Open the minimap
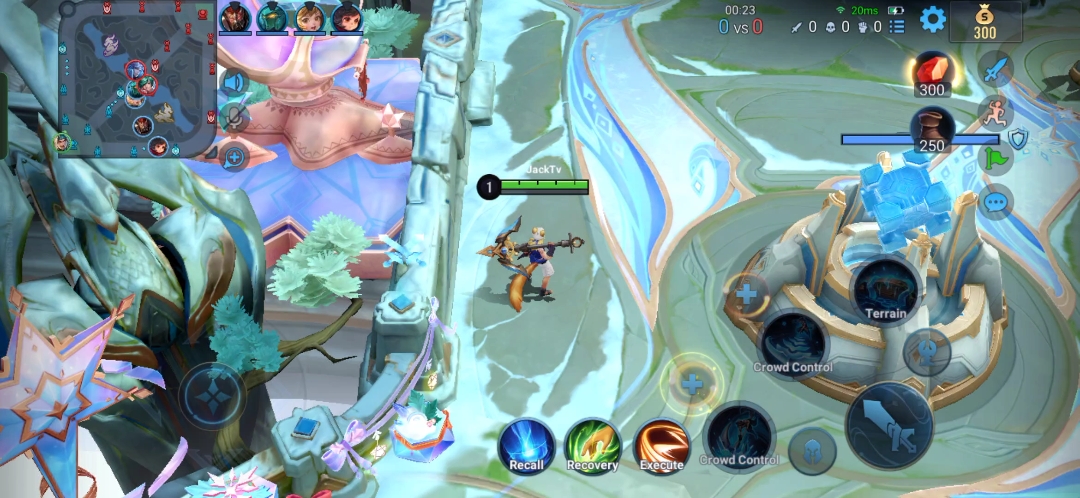The image size is (1080, 498). (x=138, y=78)
